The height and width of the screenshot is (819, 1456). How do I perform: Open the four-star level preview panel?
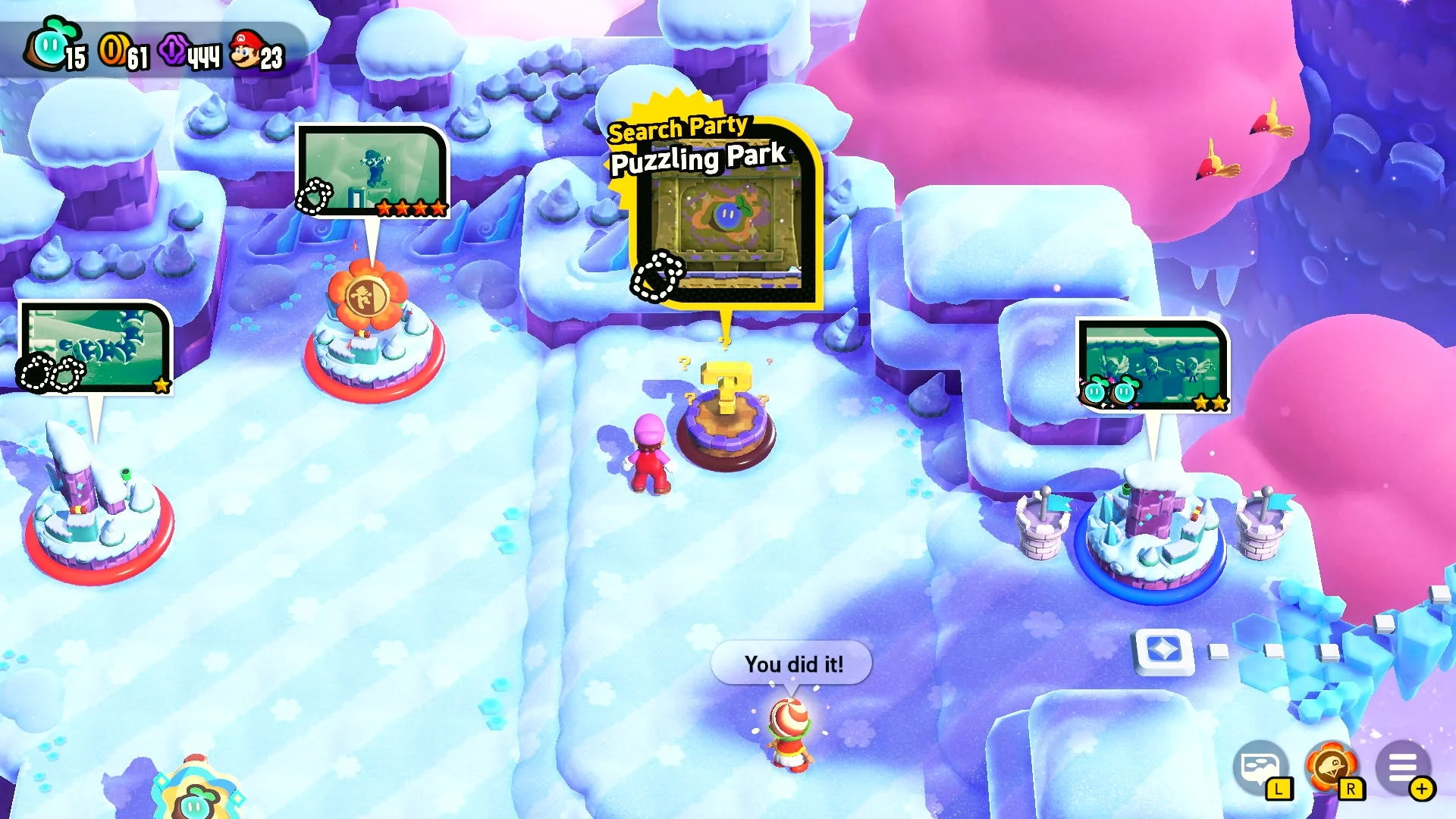pos(371,167)
